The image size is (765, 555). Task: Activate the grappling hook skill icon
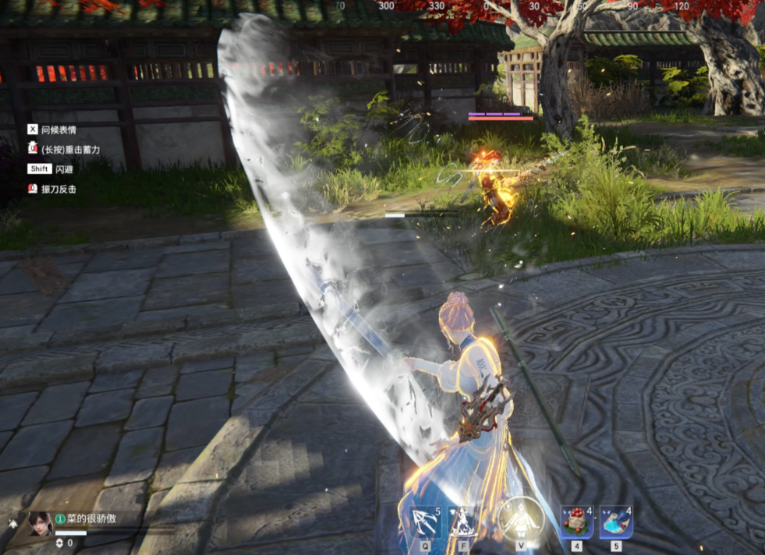tap(424, 522)
